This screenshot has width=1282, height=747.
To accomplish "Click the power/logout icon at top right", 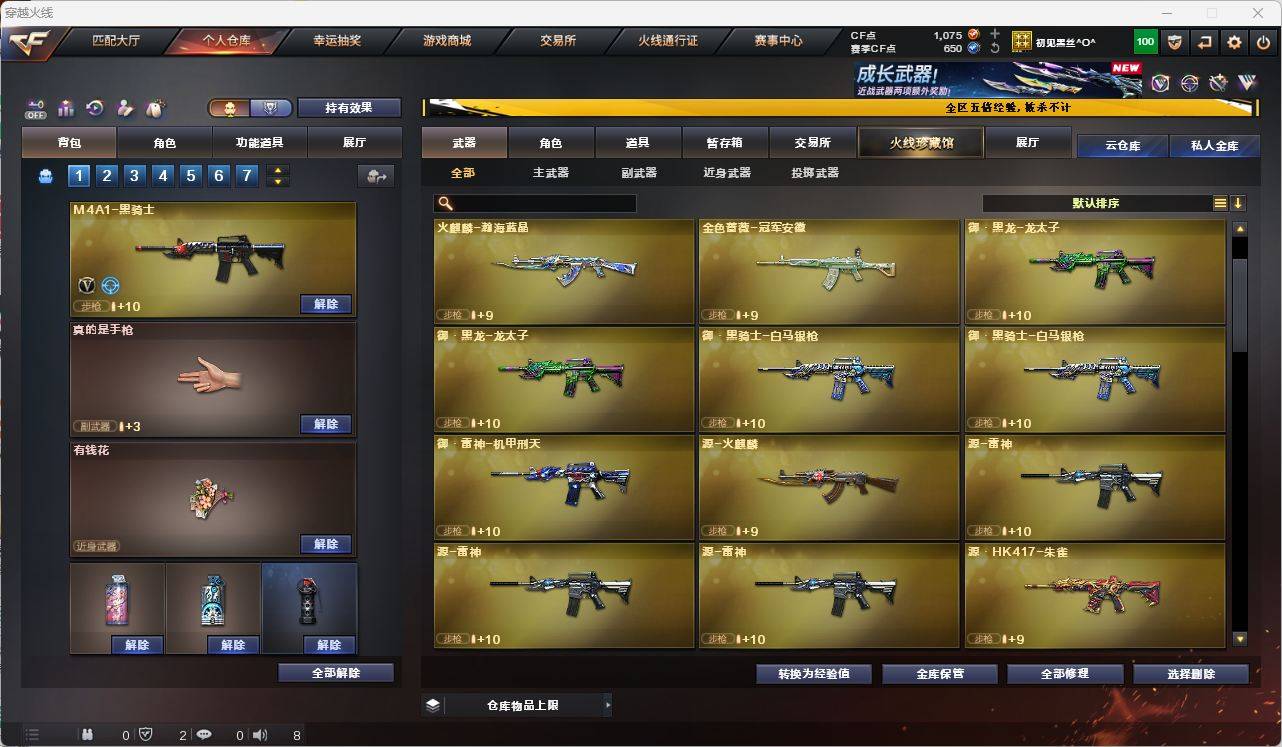I will 1262,42.
